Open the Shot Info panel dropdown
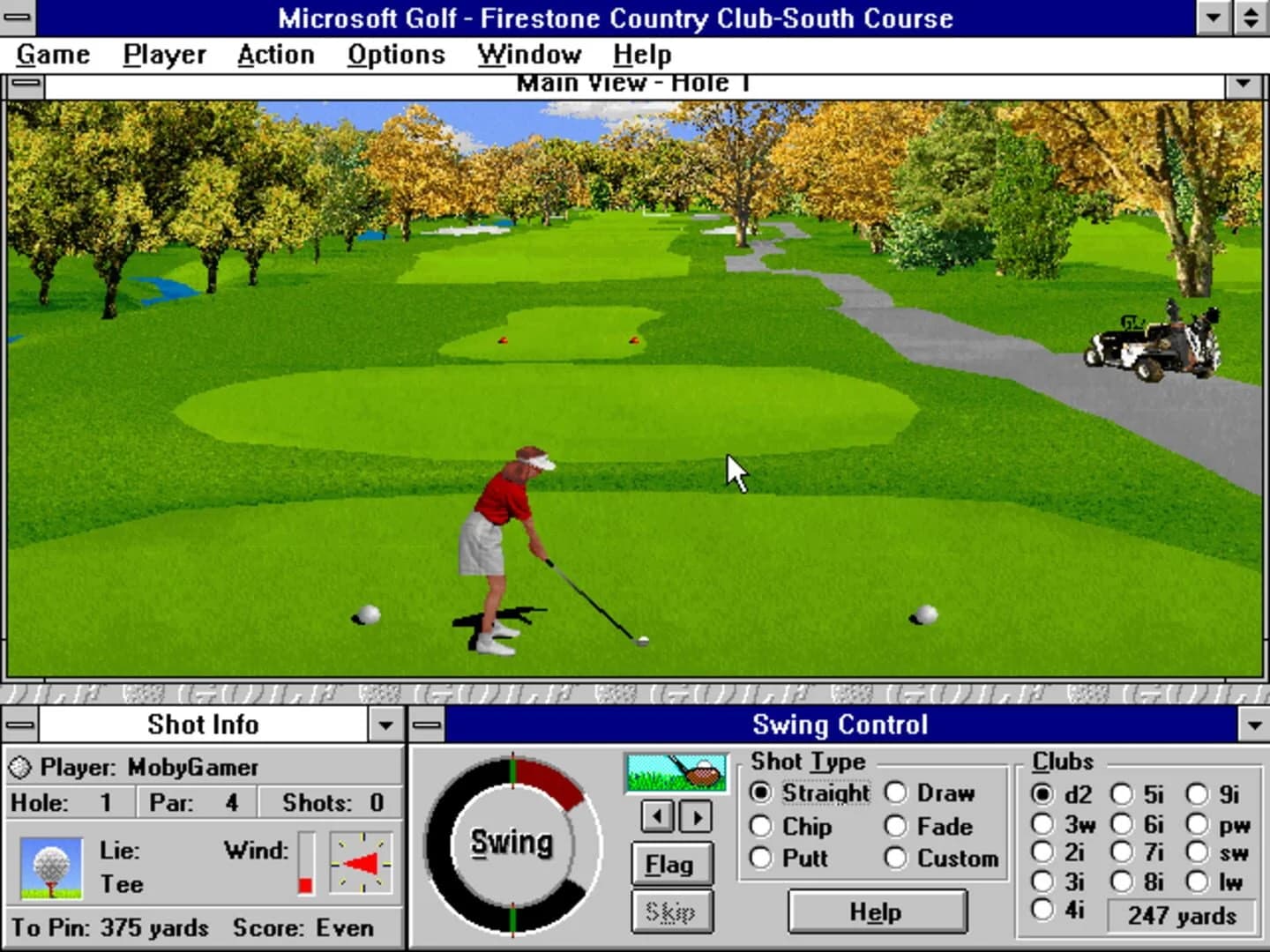This screenshot has width=1270, height=952. [x=385, y=725]
